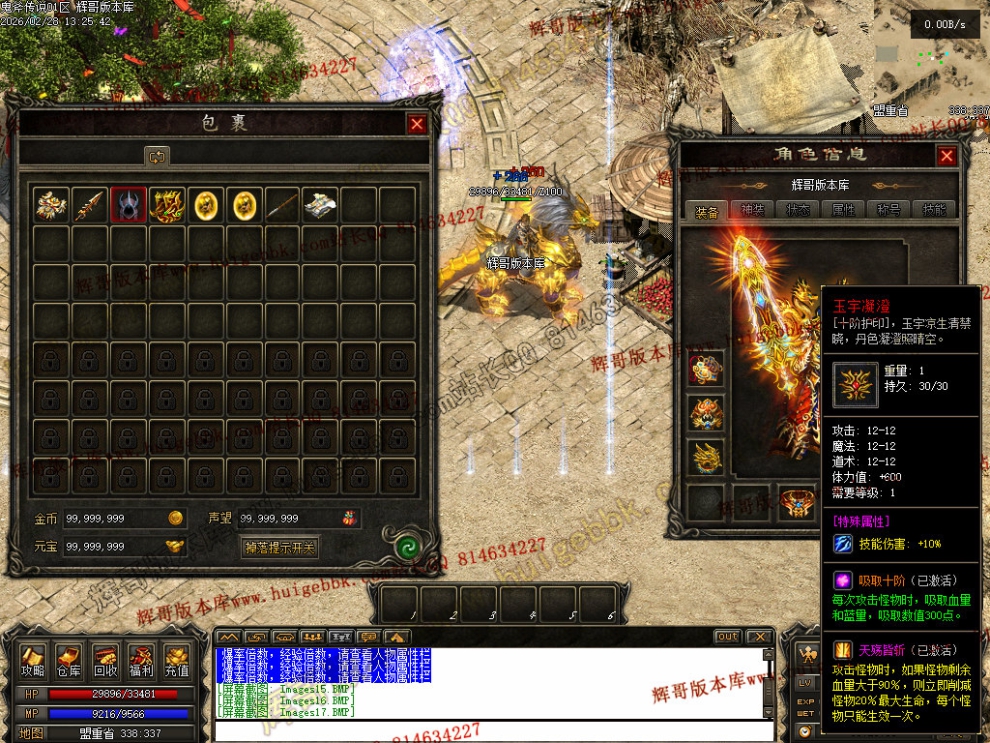Image resolution: width=990 pixels, height=743 pixels.
Task: Open the 状态 status tab
Action: [798, 211]
